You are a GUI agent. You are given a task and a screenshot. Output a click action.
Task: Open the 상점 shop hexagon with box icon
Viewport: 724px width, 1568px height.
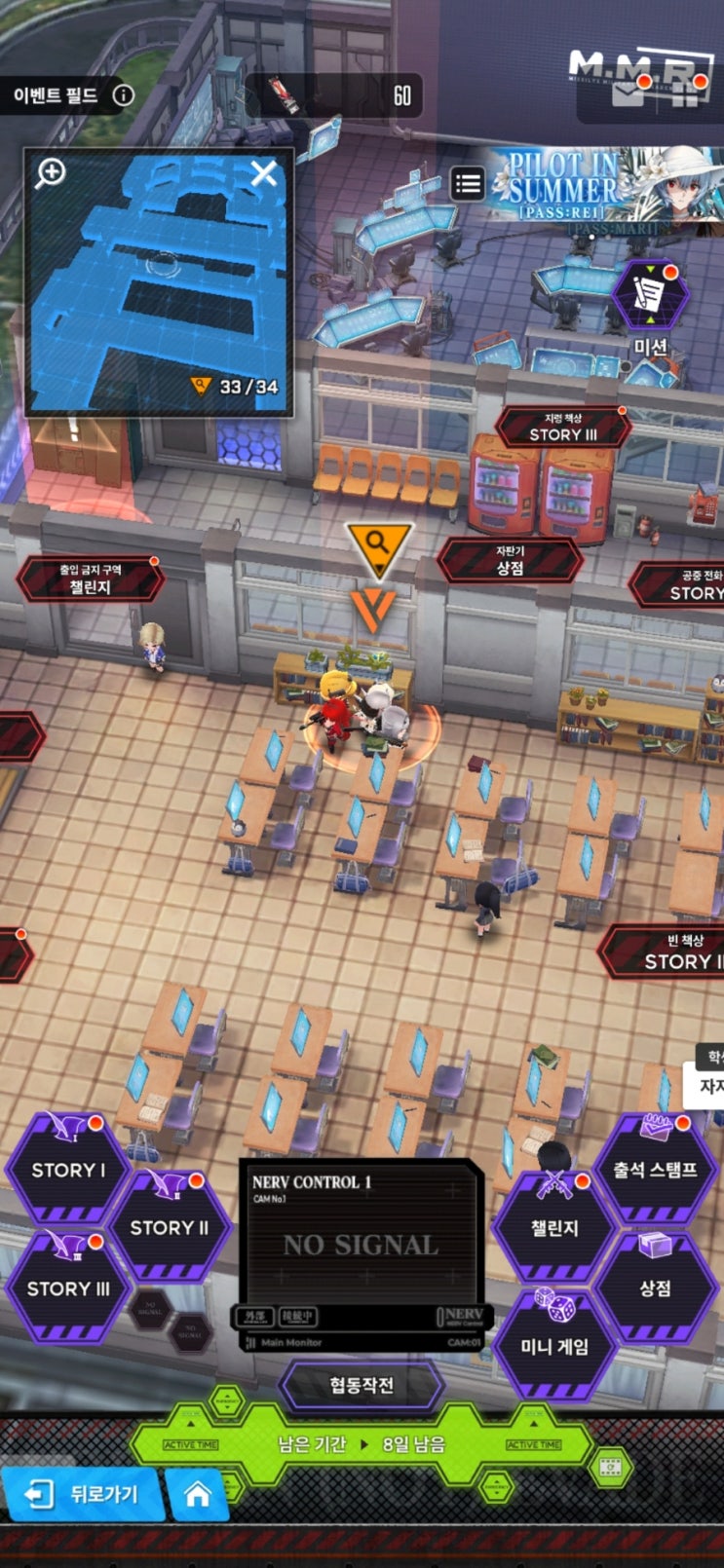[655, 1287]
